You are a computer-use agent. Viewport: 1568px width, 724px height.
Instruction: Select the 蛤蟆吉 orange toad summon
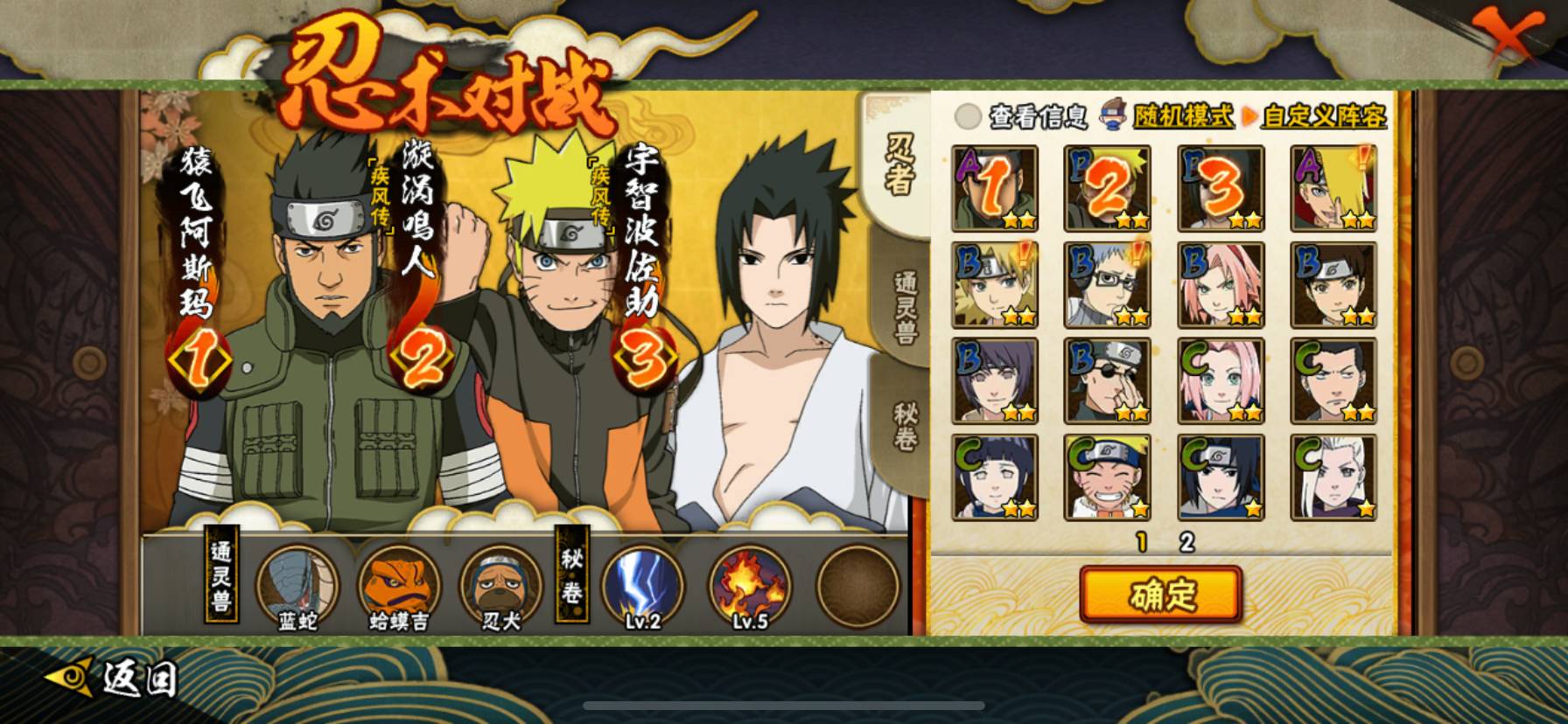click(x=398, y=584)
